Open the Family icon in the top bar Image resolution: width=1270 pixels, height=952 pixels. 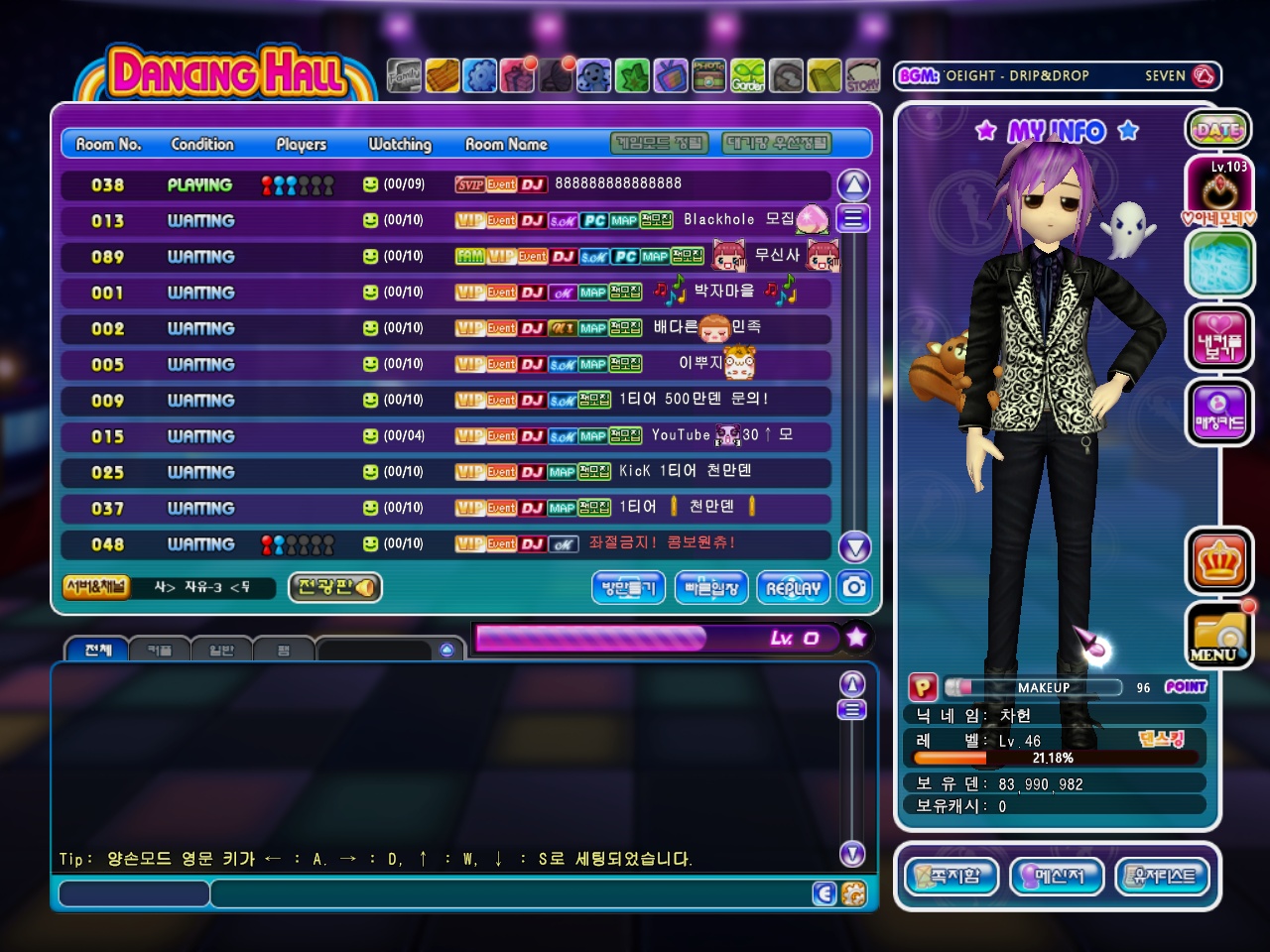(x=404, y=75)
